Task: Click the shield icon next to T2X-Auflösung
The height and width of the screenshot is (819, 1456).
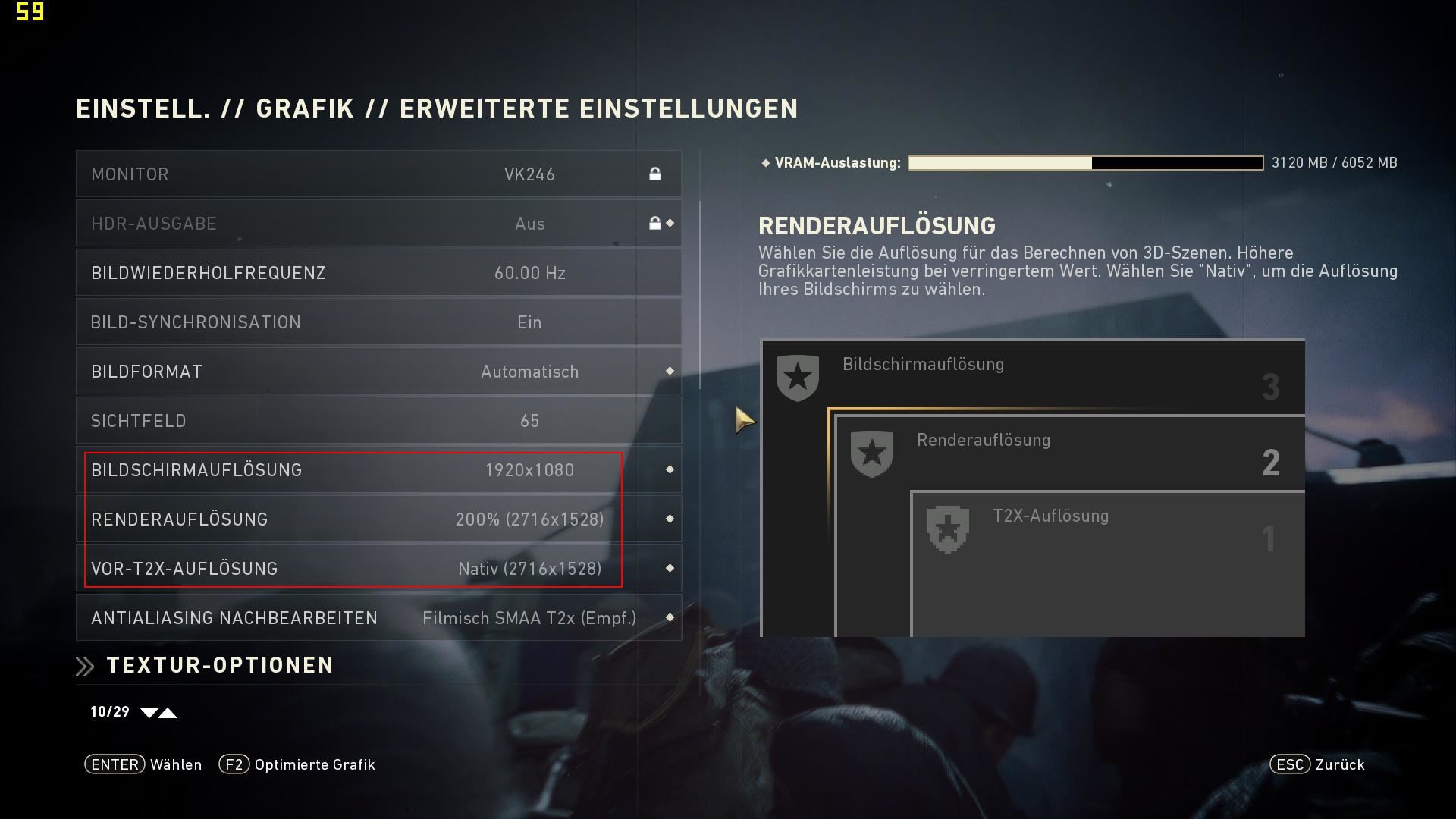Action: point(949,527)
